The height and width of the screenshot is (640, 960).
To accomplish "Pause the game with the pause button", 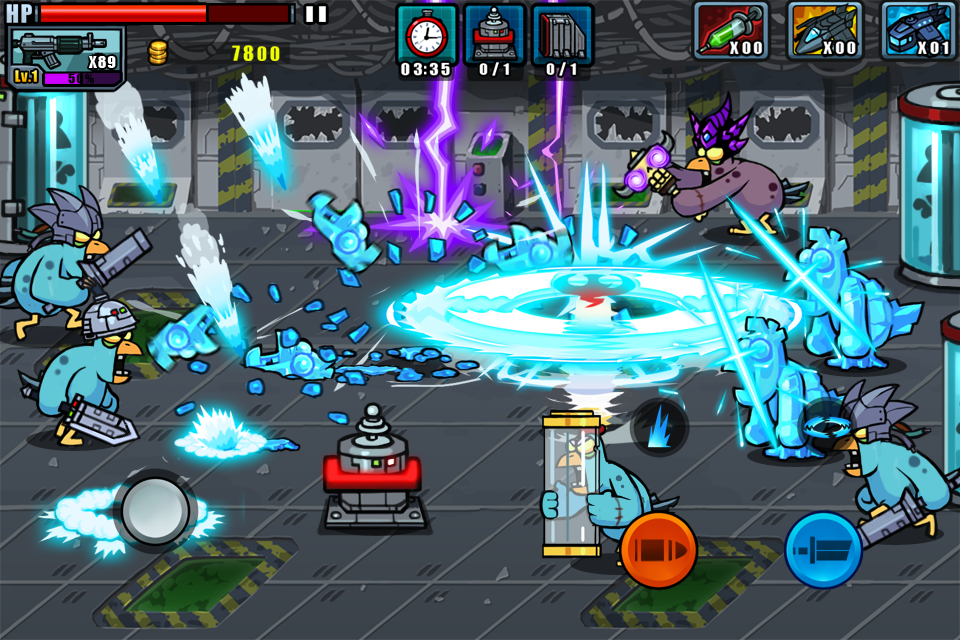I will [316, 14].
